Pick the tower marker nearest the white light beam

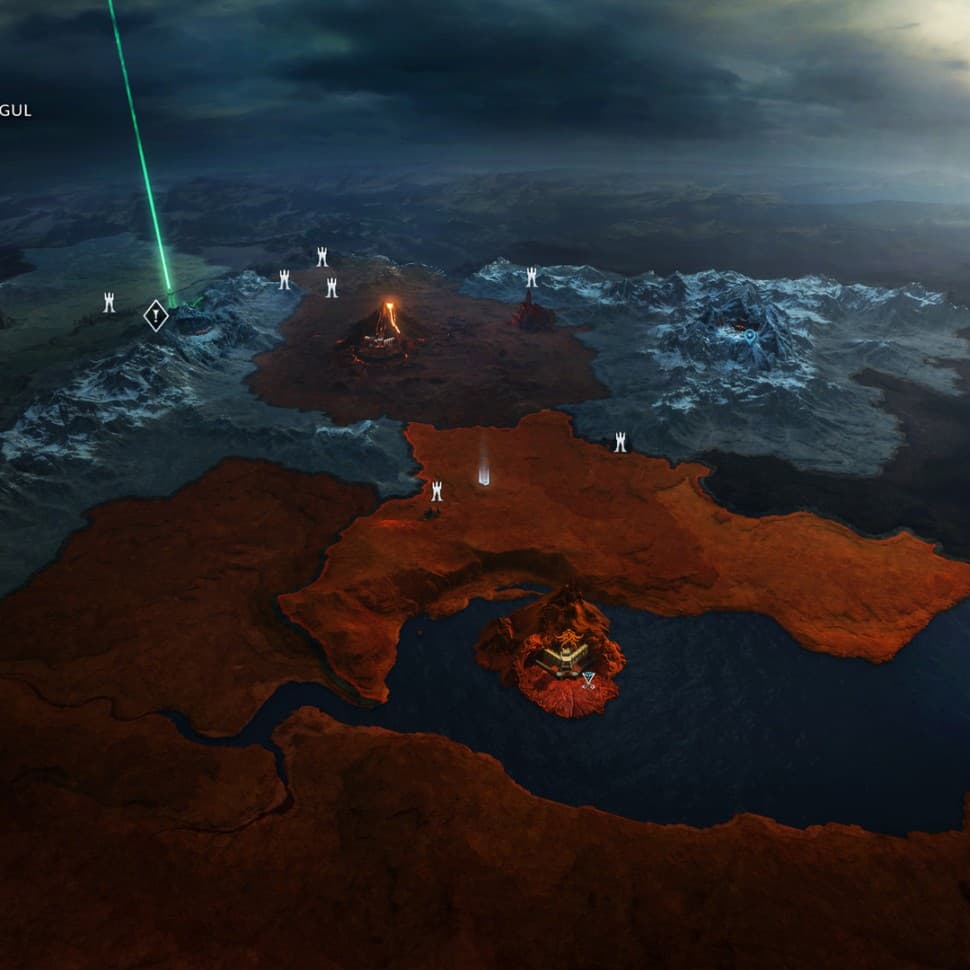(436, 491)
